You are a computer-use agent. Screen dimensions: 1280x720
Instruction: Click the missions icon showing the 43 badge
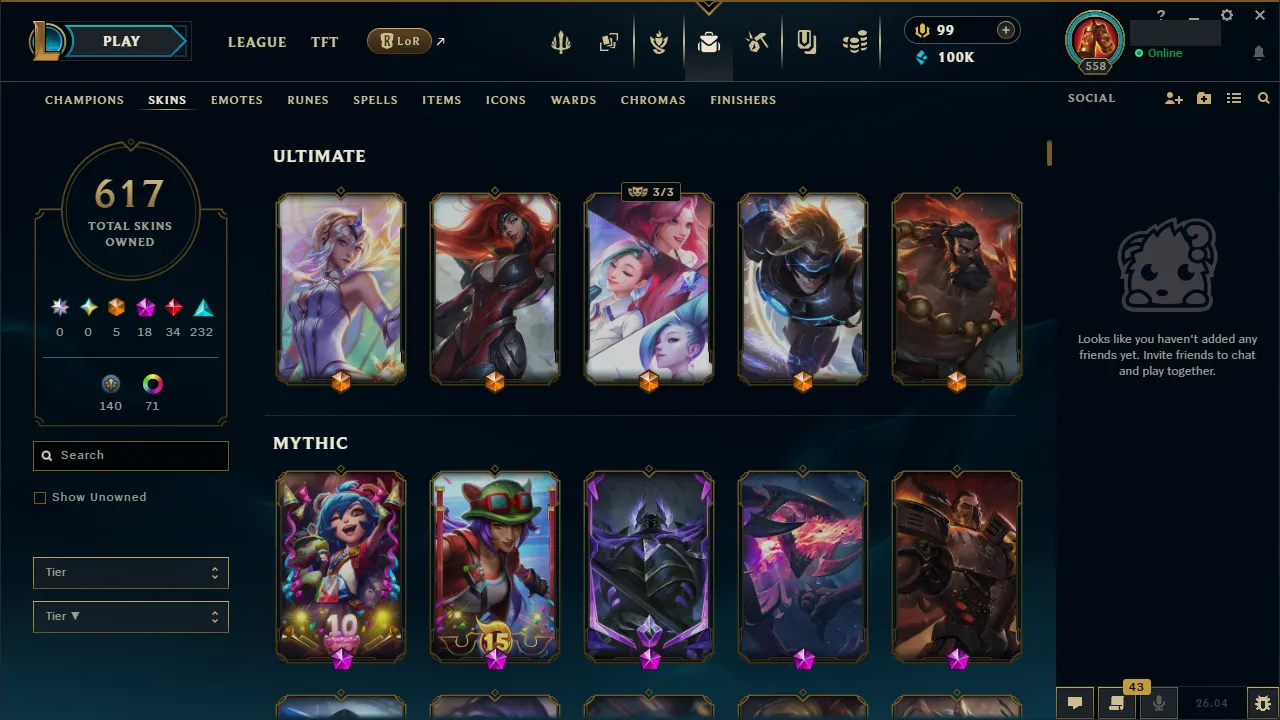pos(1116,702)
